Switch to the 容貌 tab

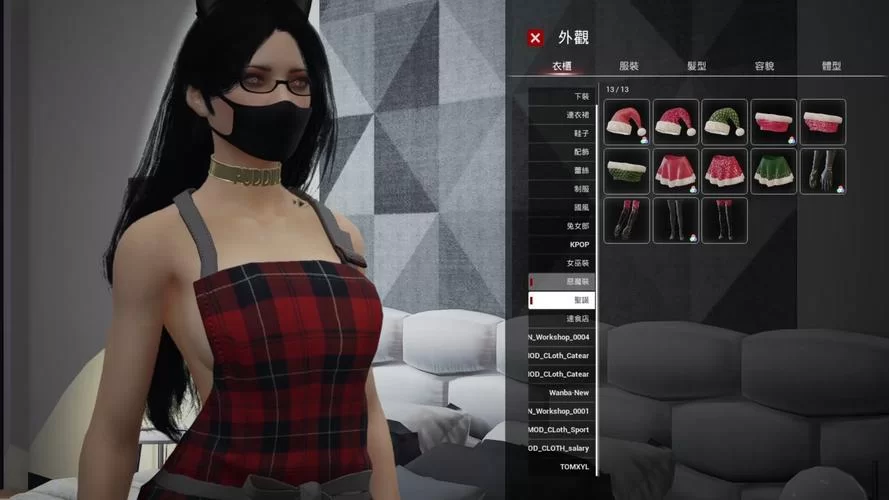click(764, 66)
